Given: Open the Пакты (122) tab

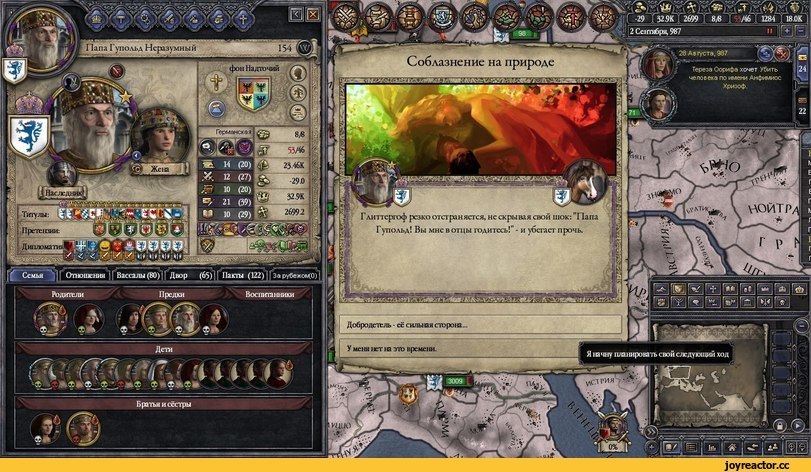Looking at the screenshot, I should pyautogui.click(x=243, y=275).
